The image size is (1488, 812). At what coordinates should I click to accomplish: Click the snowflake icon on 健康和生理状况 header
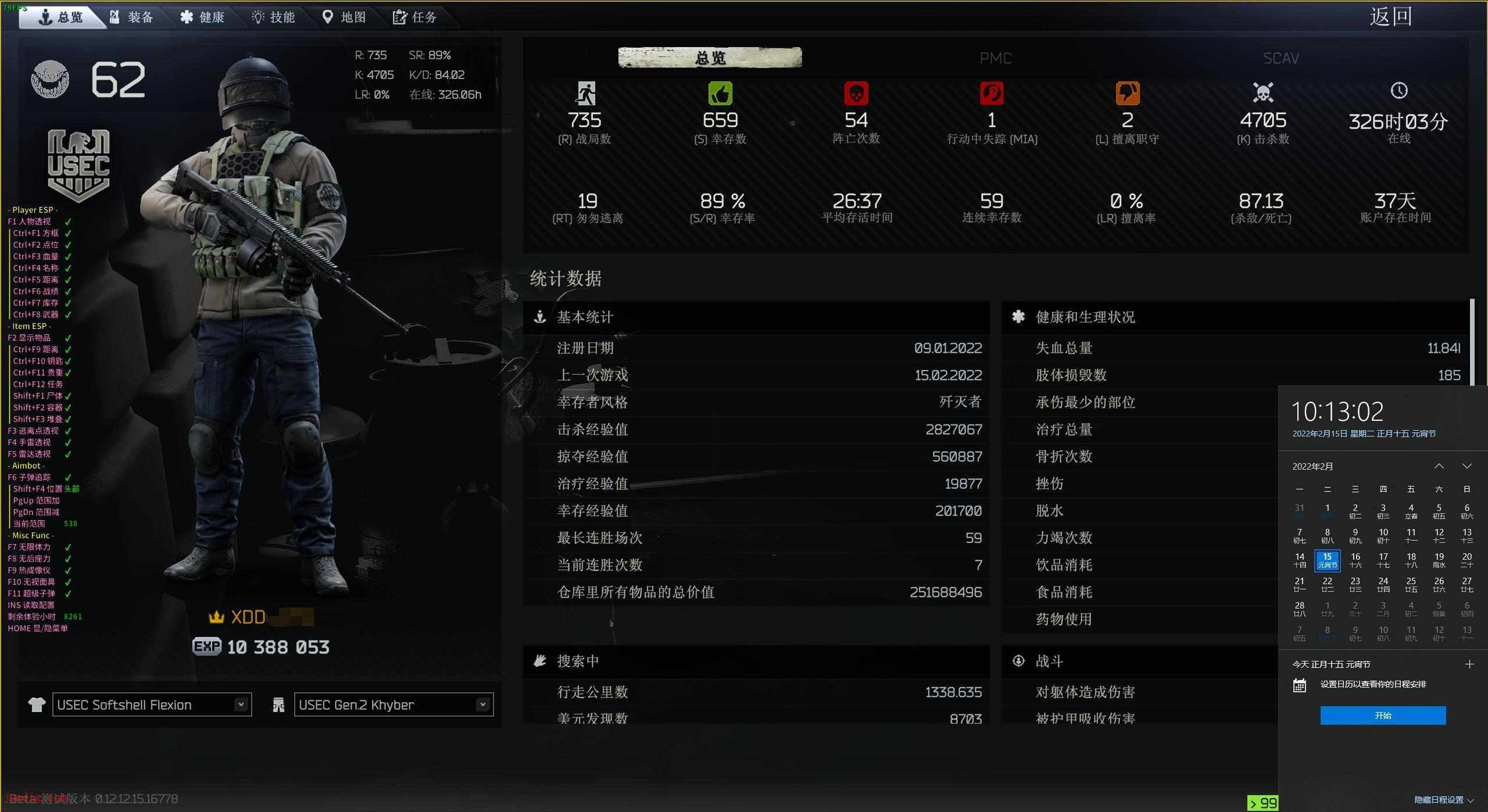(x=1018, y=317)
